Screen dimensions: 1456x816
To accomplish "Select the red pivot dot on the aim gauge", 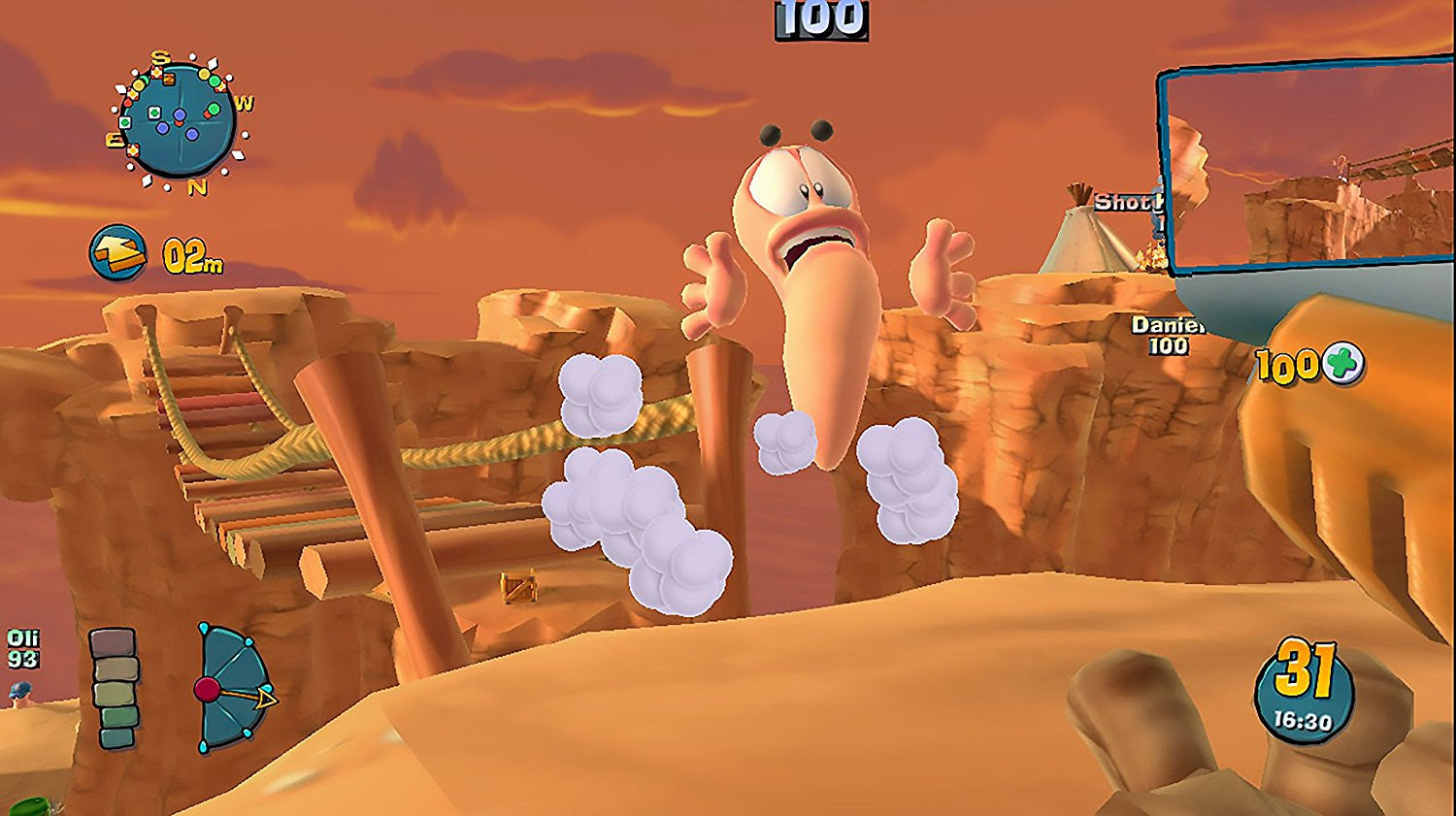I will 209,690.
